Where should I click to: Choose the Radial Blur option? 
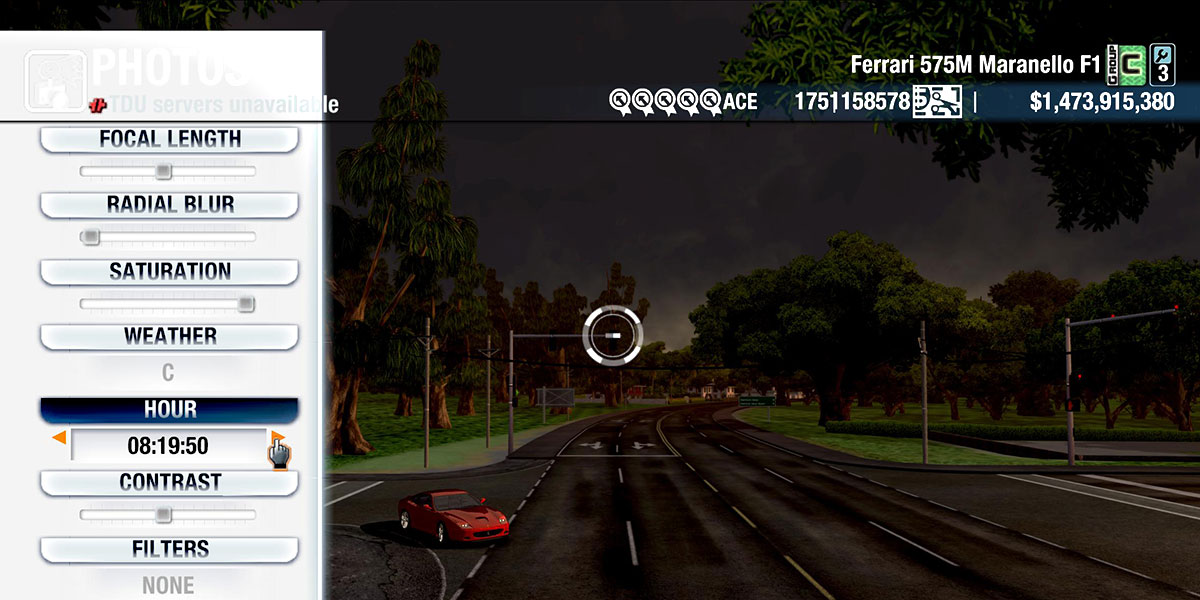coord(169,205)
